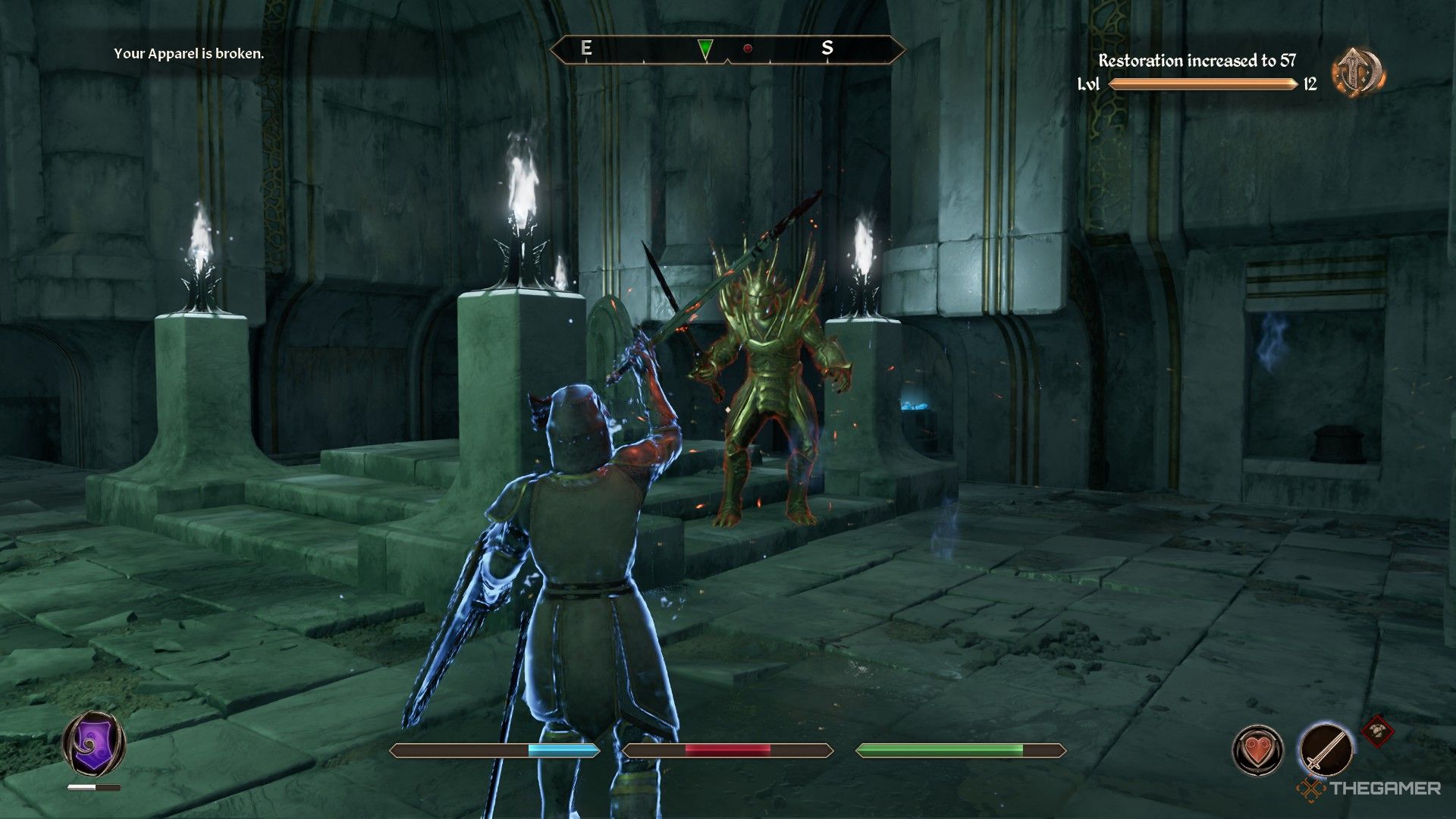1456x819 pixels.
Task: Select the red enemy dot on the compass
Action: 749,48
